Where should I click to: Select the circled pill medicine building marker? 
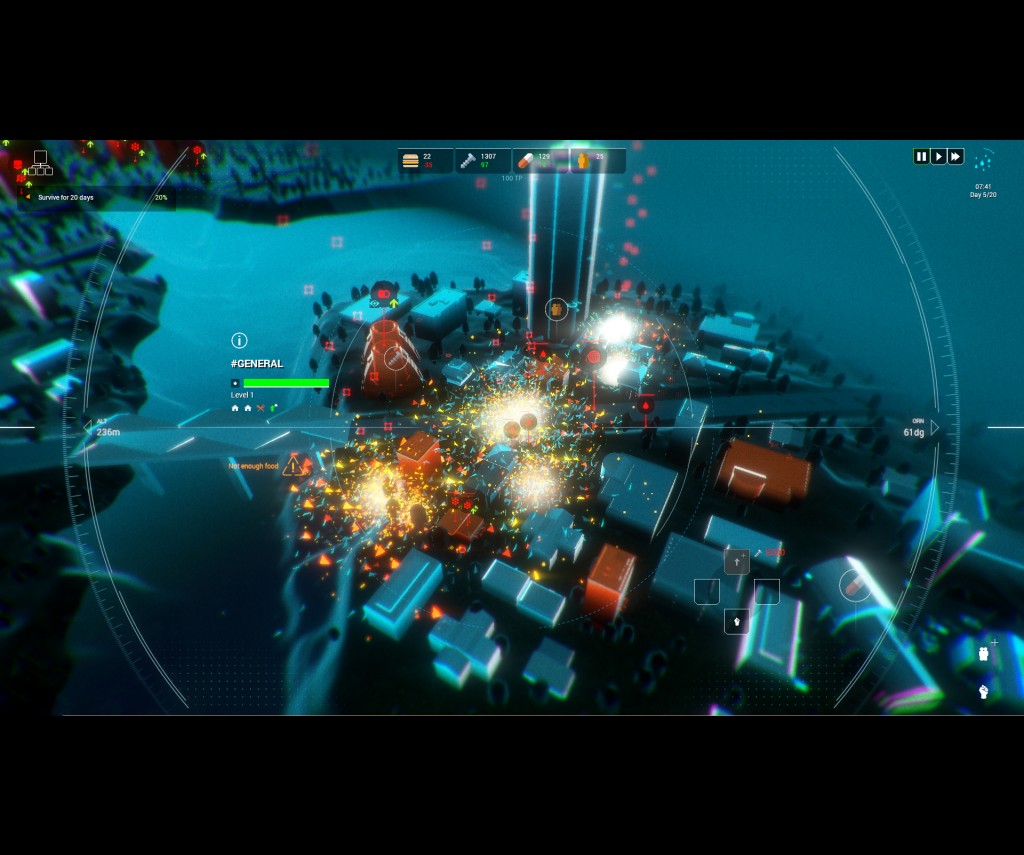(x=854, y=584)
